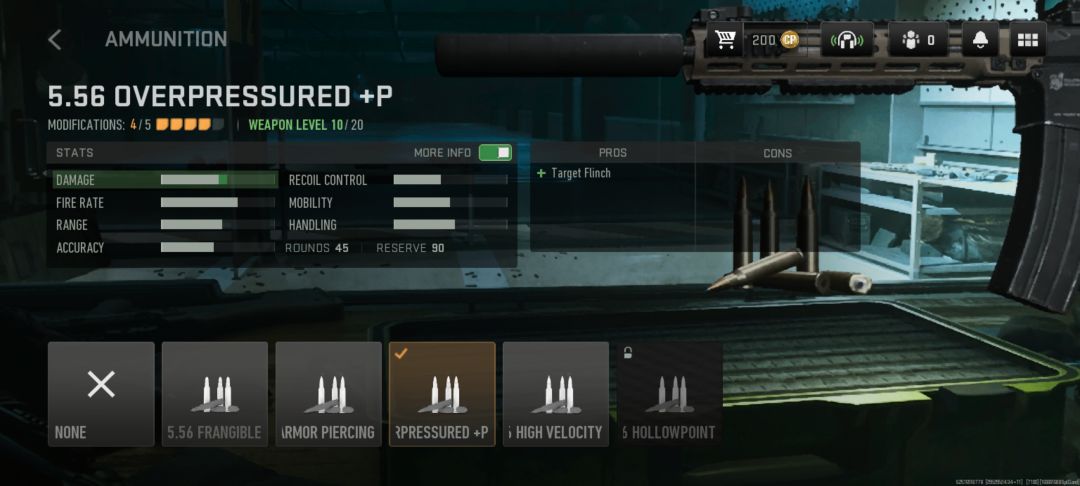Go back using the arrow button
1080x486 pixels.
coord(55,40)
